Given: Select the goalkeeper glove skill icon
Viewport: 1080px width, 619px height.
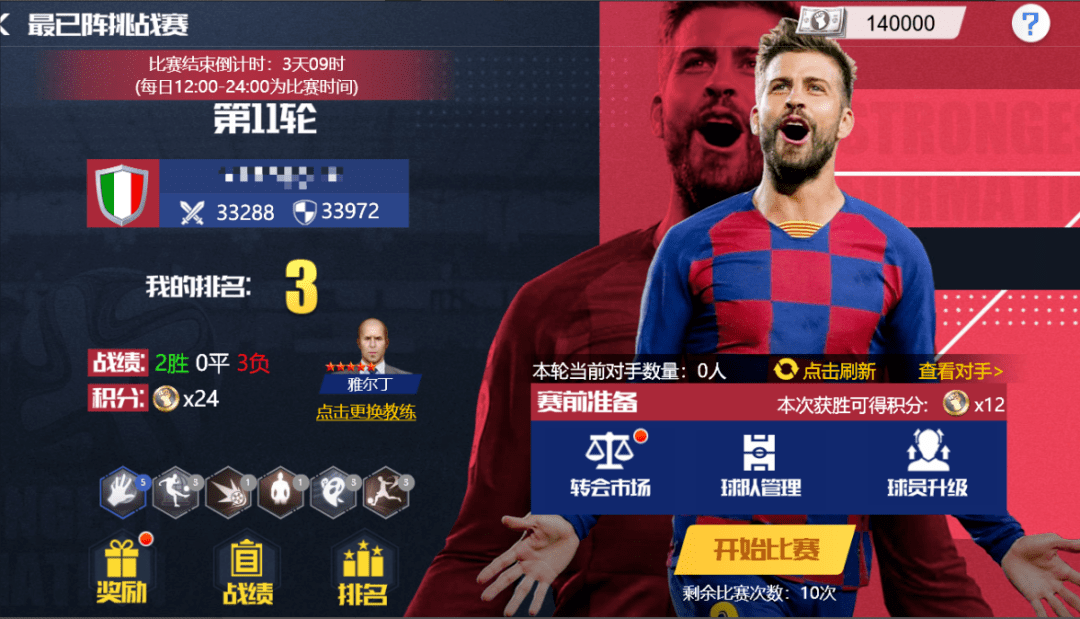Looking at the screenshot, I should pyautogui.click(x=123, y=492).
